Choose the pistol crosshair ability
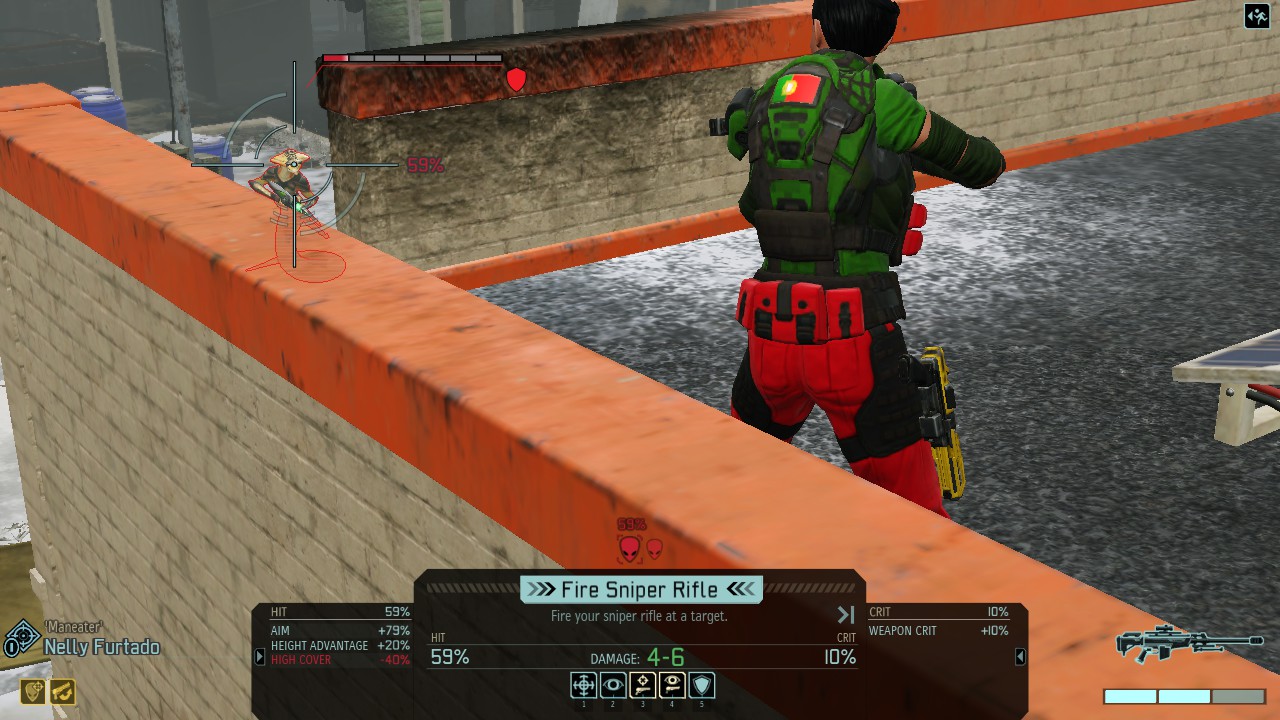Viewport: 1280px width, 720px height. 643,685
